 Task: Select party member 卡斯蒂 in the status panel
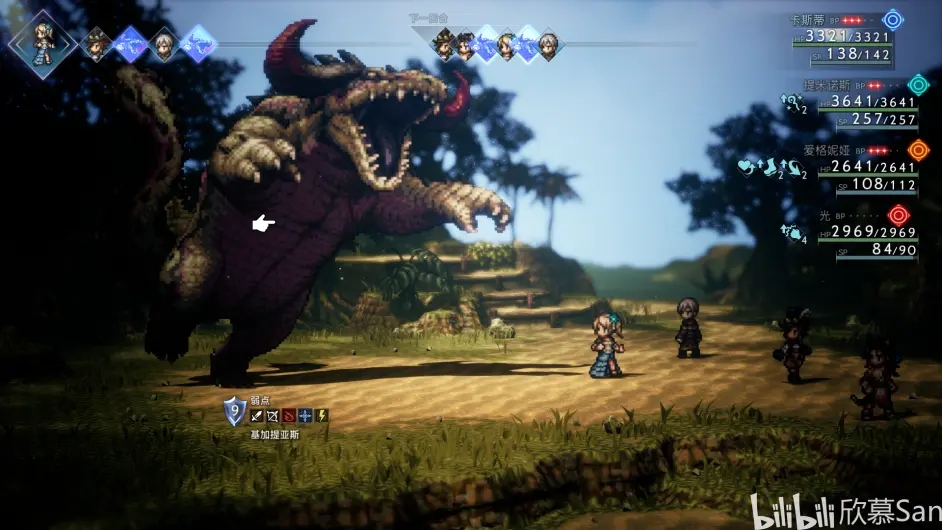coord(806,20)
